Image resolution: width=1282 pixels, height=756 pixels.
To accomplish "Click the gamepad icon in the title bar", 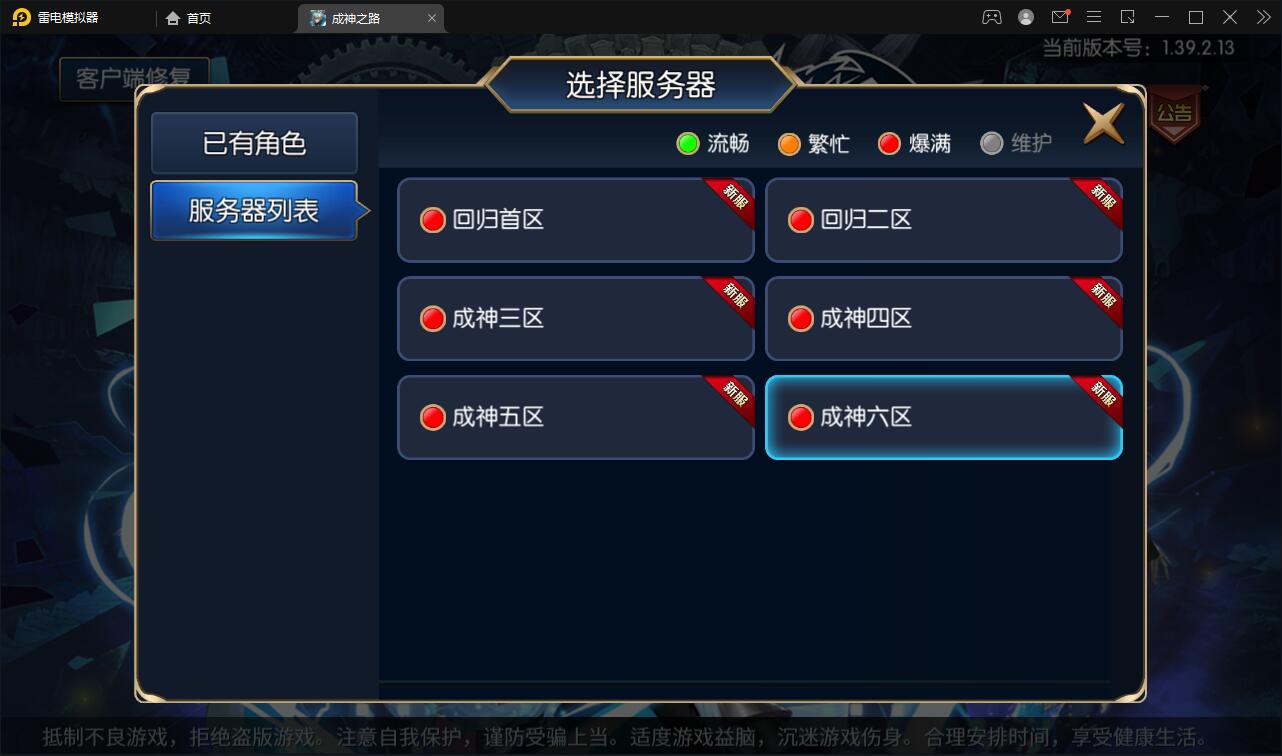I will pyautogui.click(x=991, y=17).
